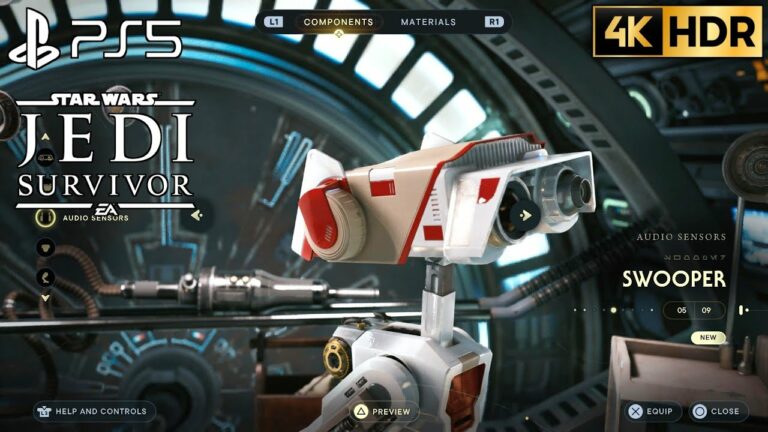Select the highlighted Audio Sensors category icon
768x432 pixels.
(x=45, y=217)
